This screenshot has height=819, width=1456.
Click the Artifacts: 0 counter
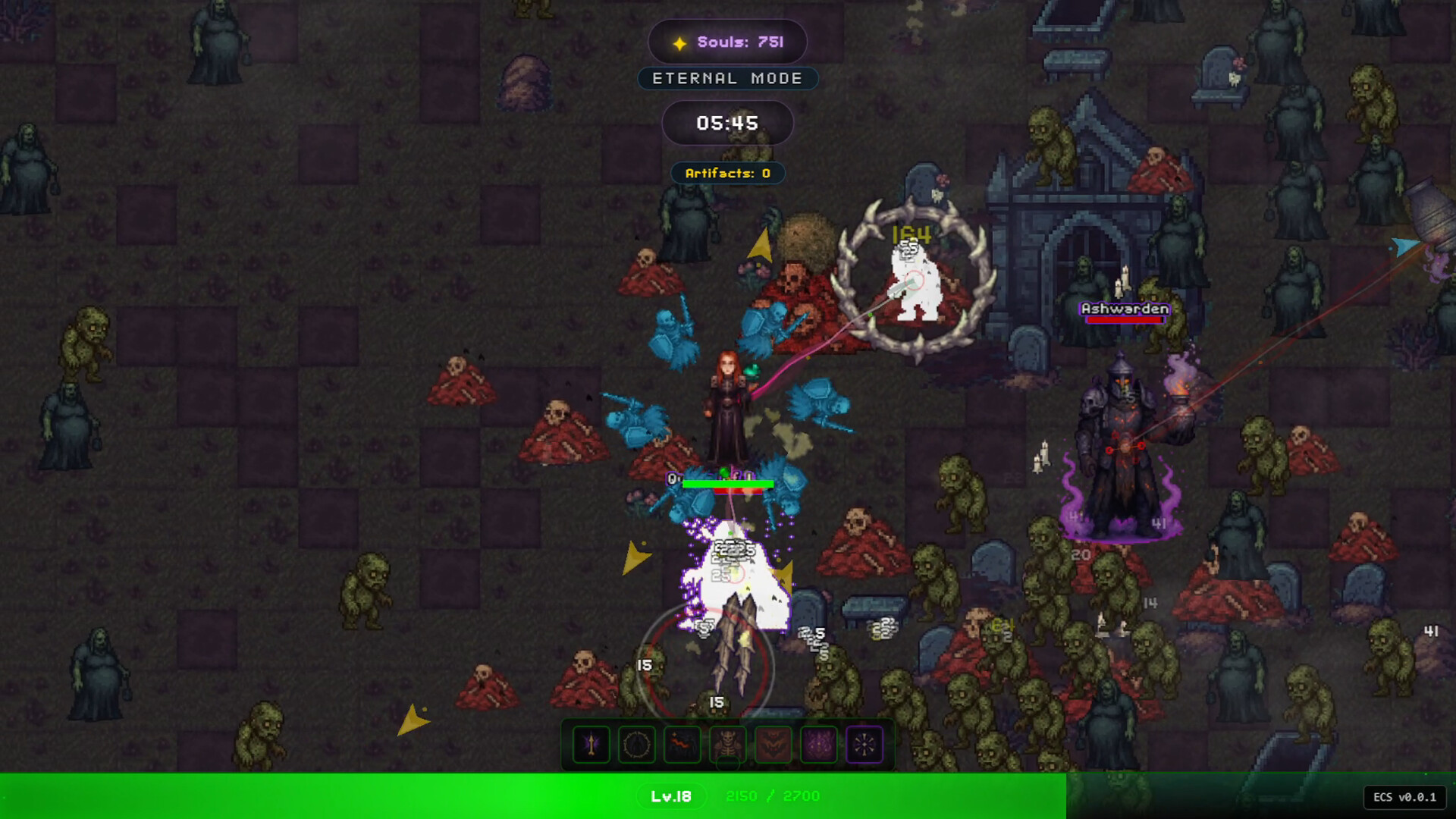[x=727, y=174]
